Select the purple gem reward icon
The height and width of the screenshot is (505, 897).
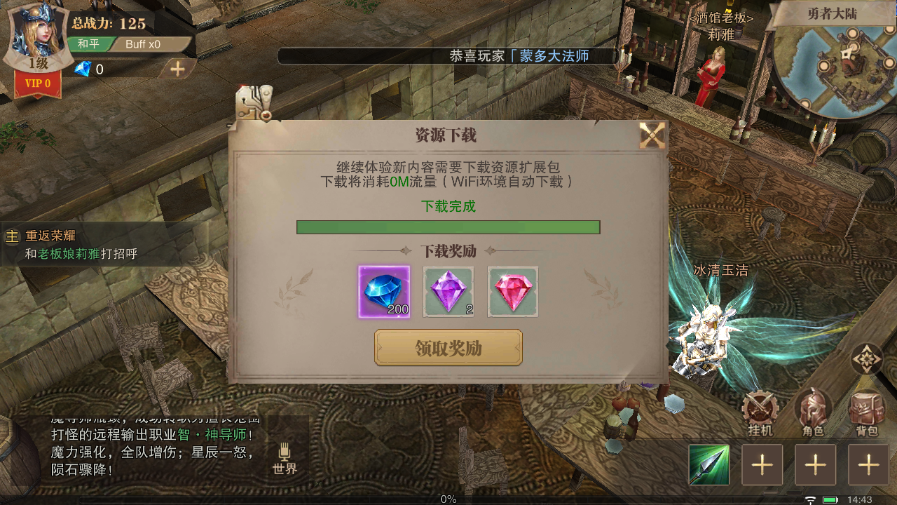449,291
